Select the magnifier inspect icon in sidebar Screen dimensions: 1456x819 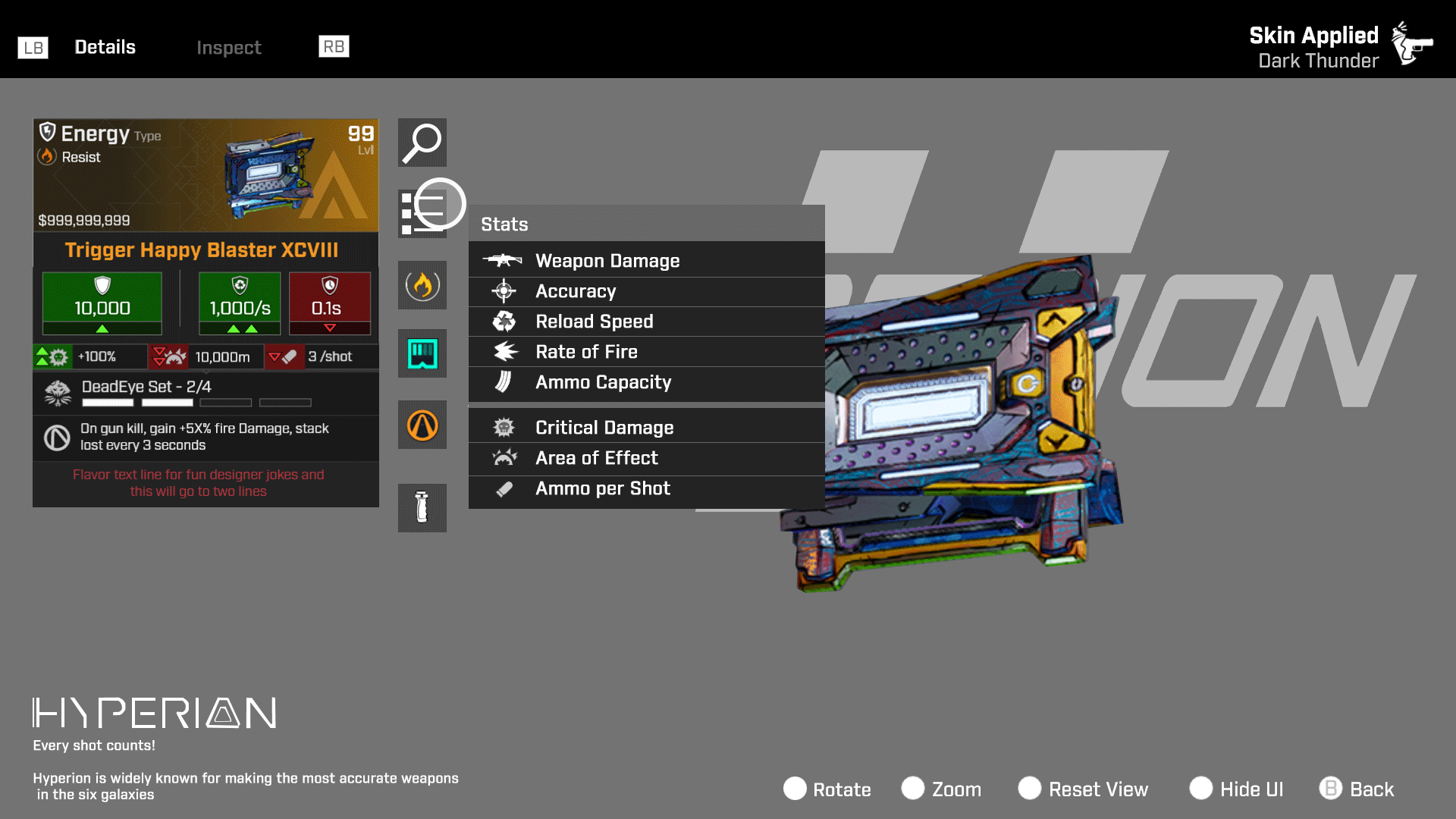(422, 143)
